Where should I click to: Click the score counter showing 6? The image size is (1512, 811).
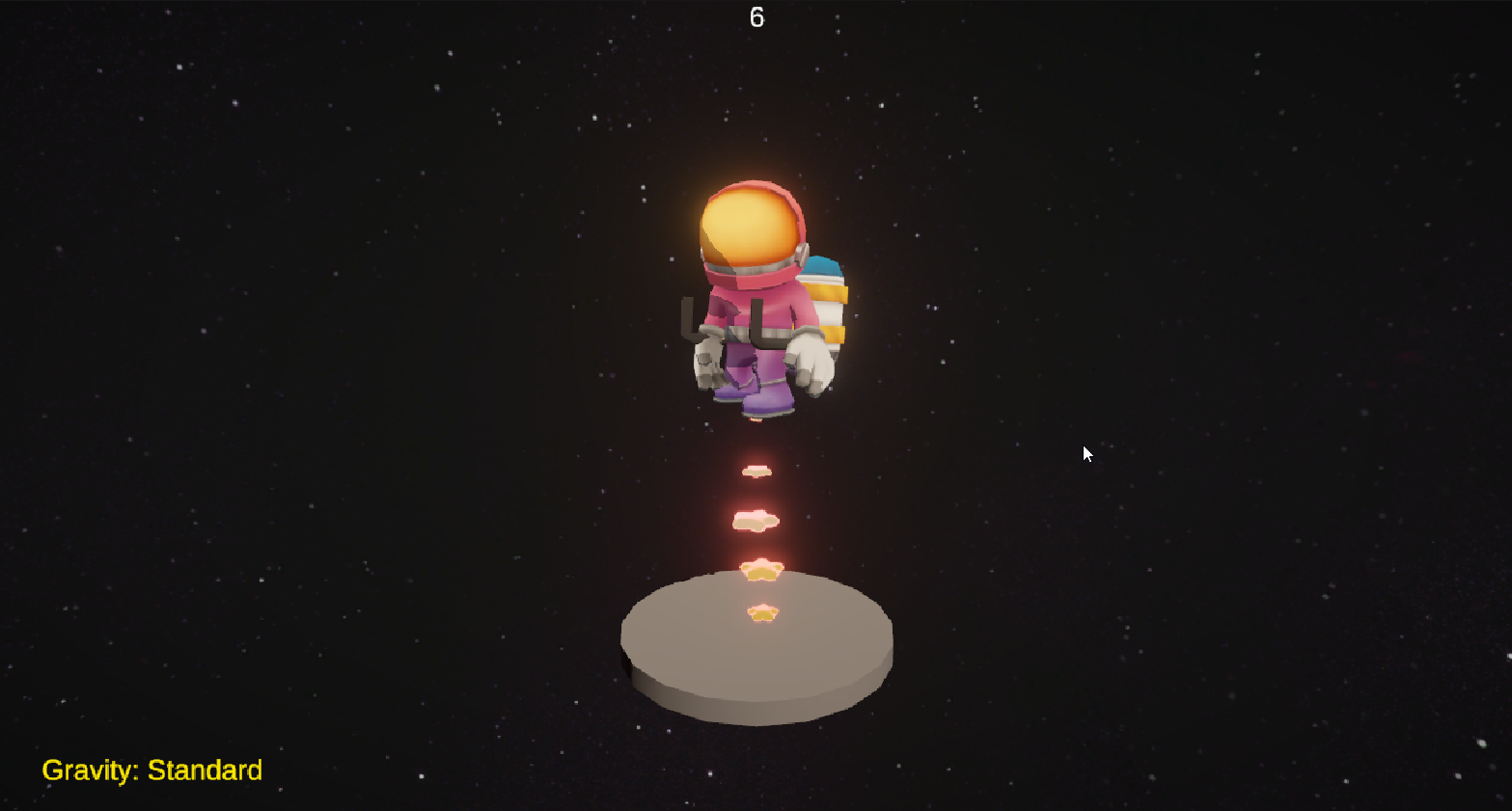pos(756,16)
